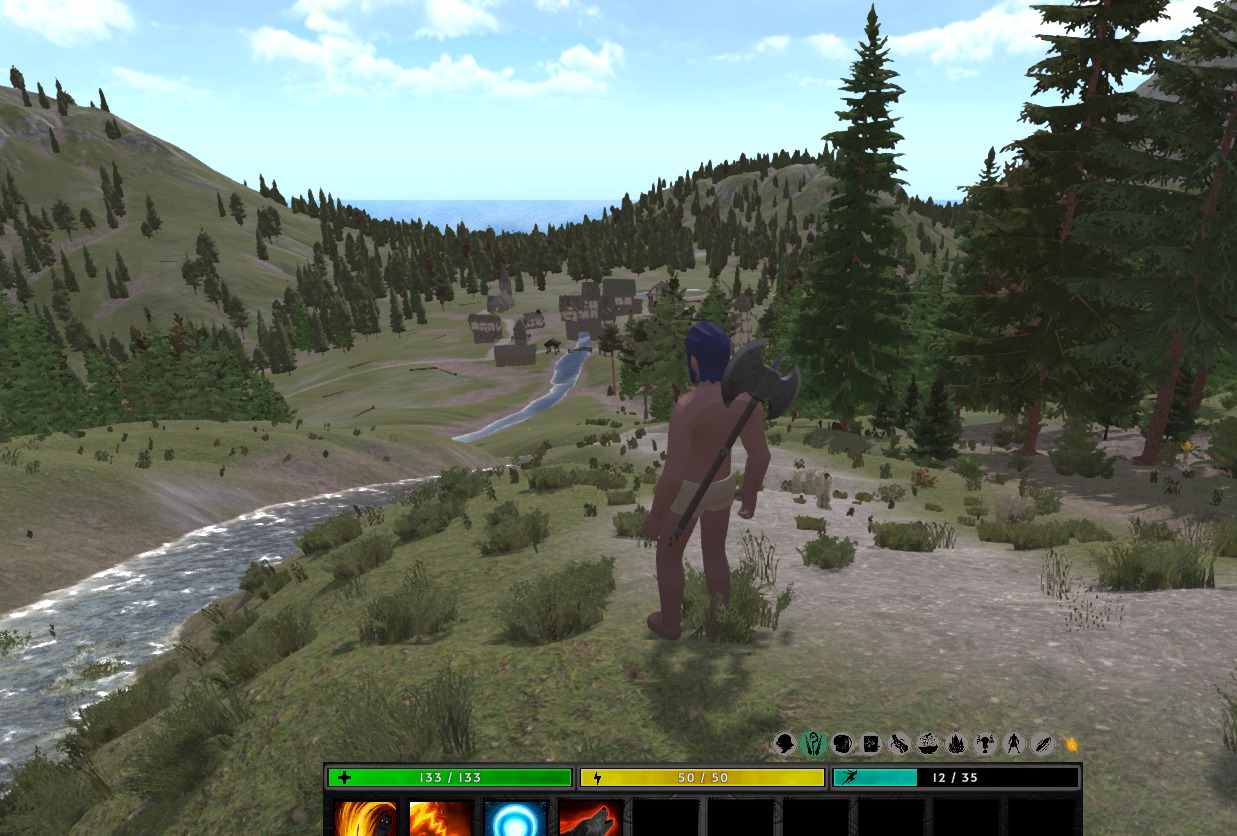Open the sailing ship bowl icon
The width and height of the screenshot is (1237, 836).
pyautogui.click(x=928, y=744)
